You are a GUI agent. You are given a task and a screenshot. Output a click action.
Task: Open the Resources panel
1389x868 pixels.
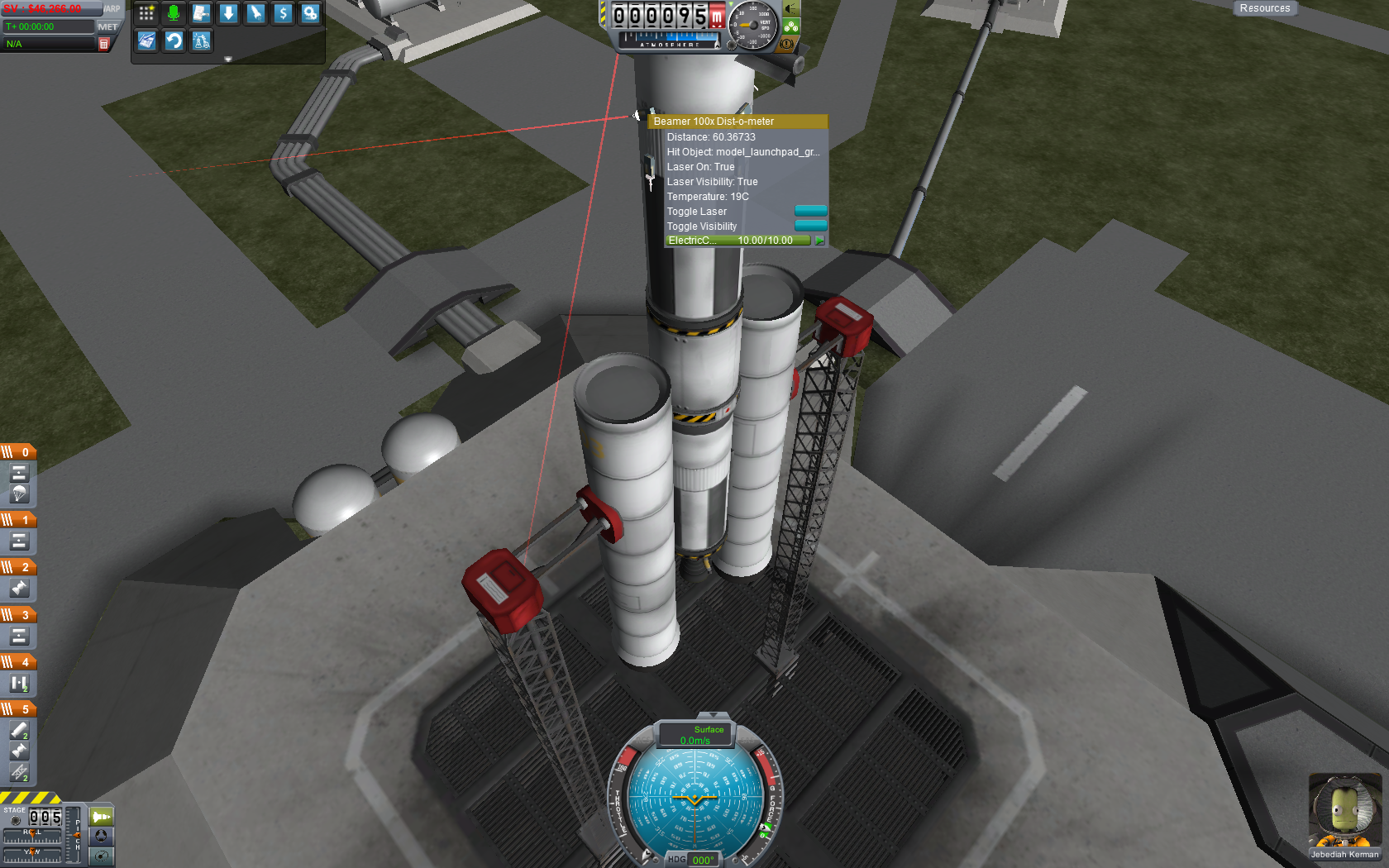pos(1264,8)
